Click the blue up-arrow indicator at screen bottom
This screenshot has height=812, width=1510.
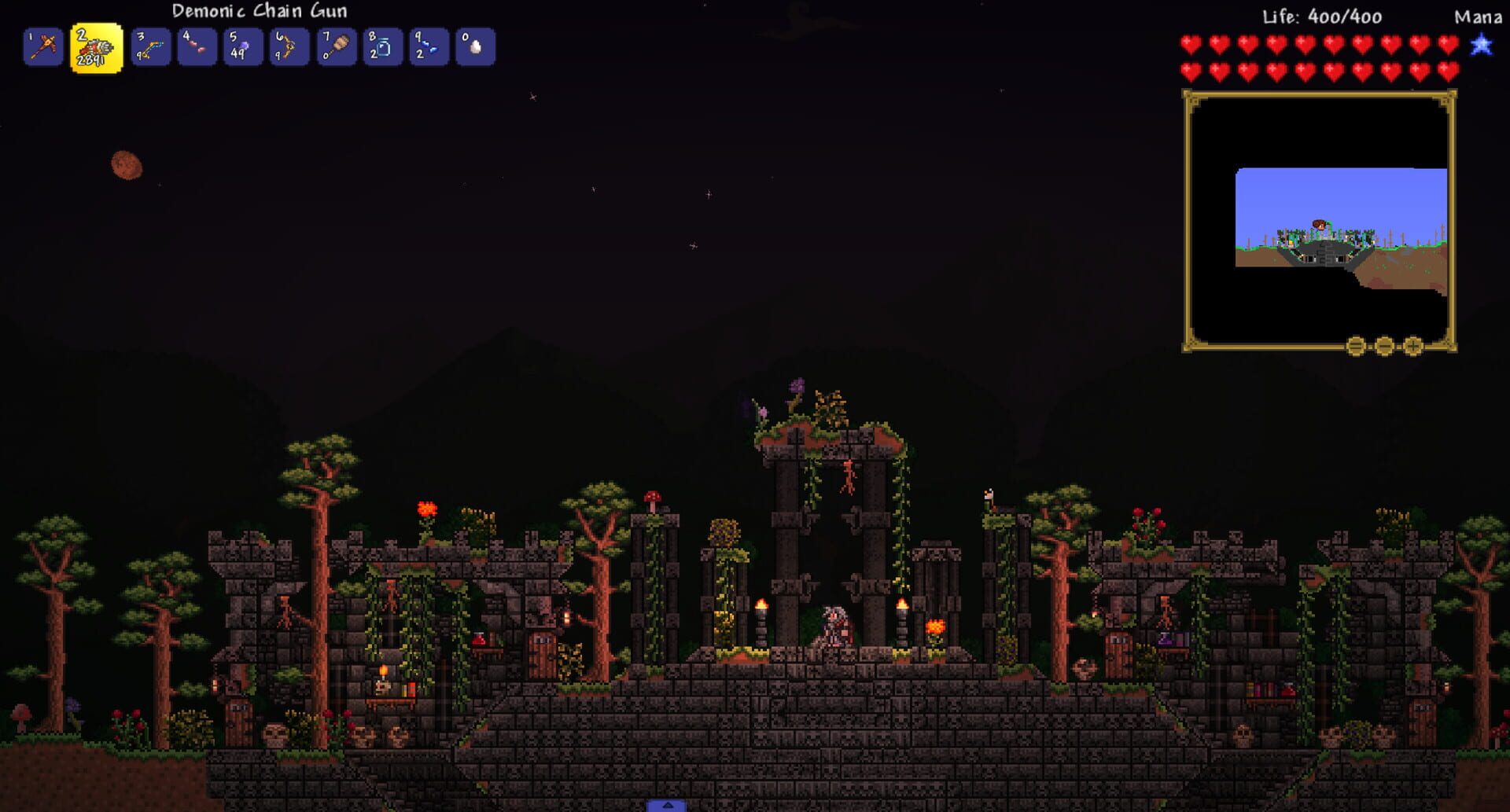tap(668, 805)
